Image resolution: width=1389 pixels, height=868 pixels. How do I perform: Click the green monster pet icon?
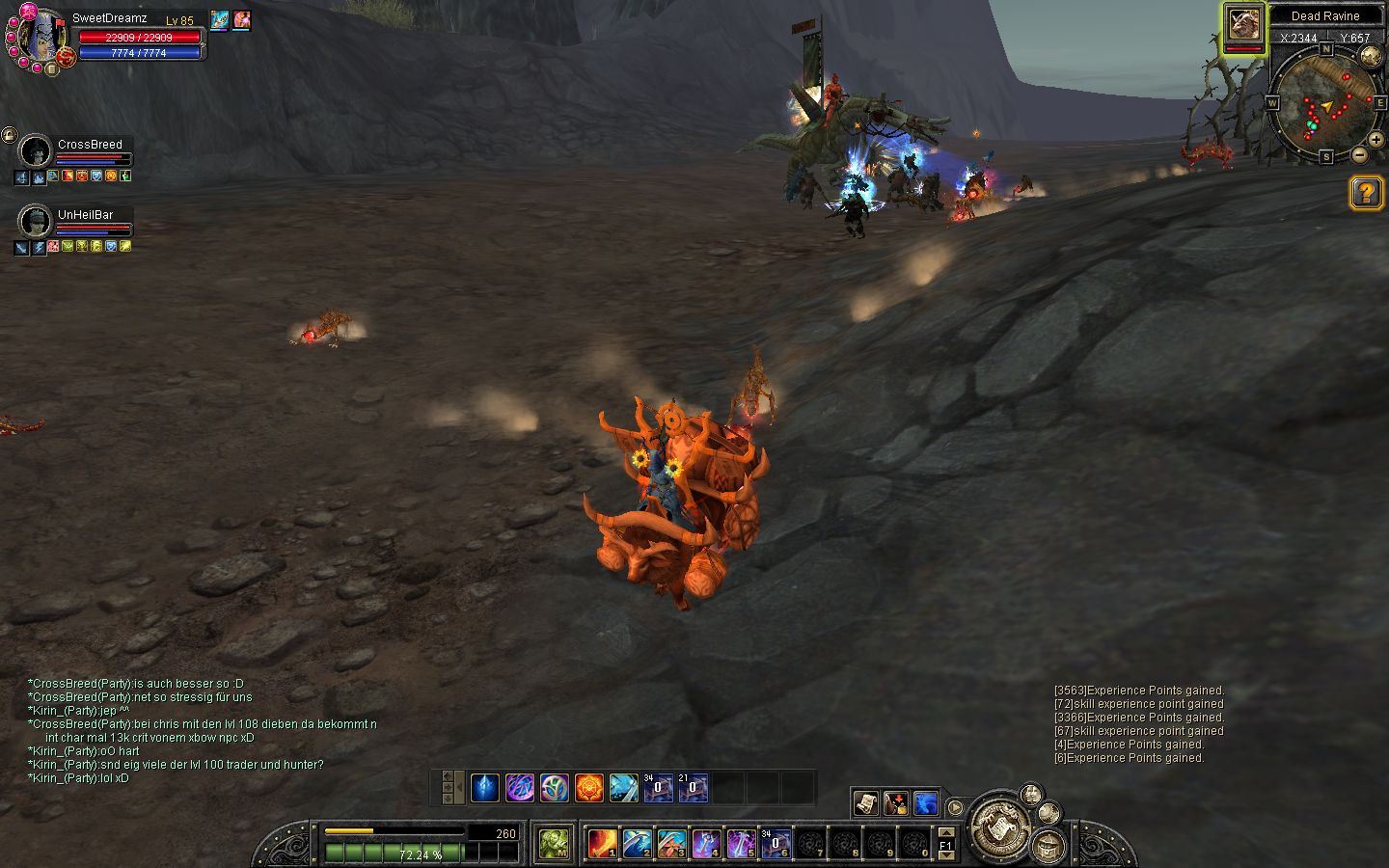pyautogui.click(x=554, y=844)
